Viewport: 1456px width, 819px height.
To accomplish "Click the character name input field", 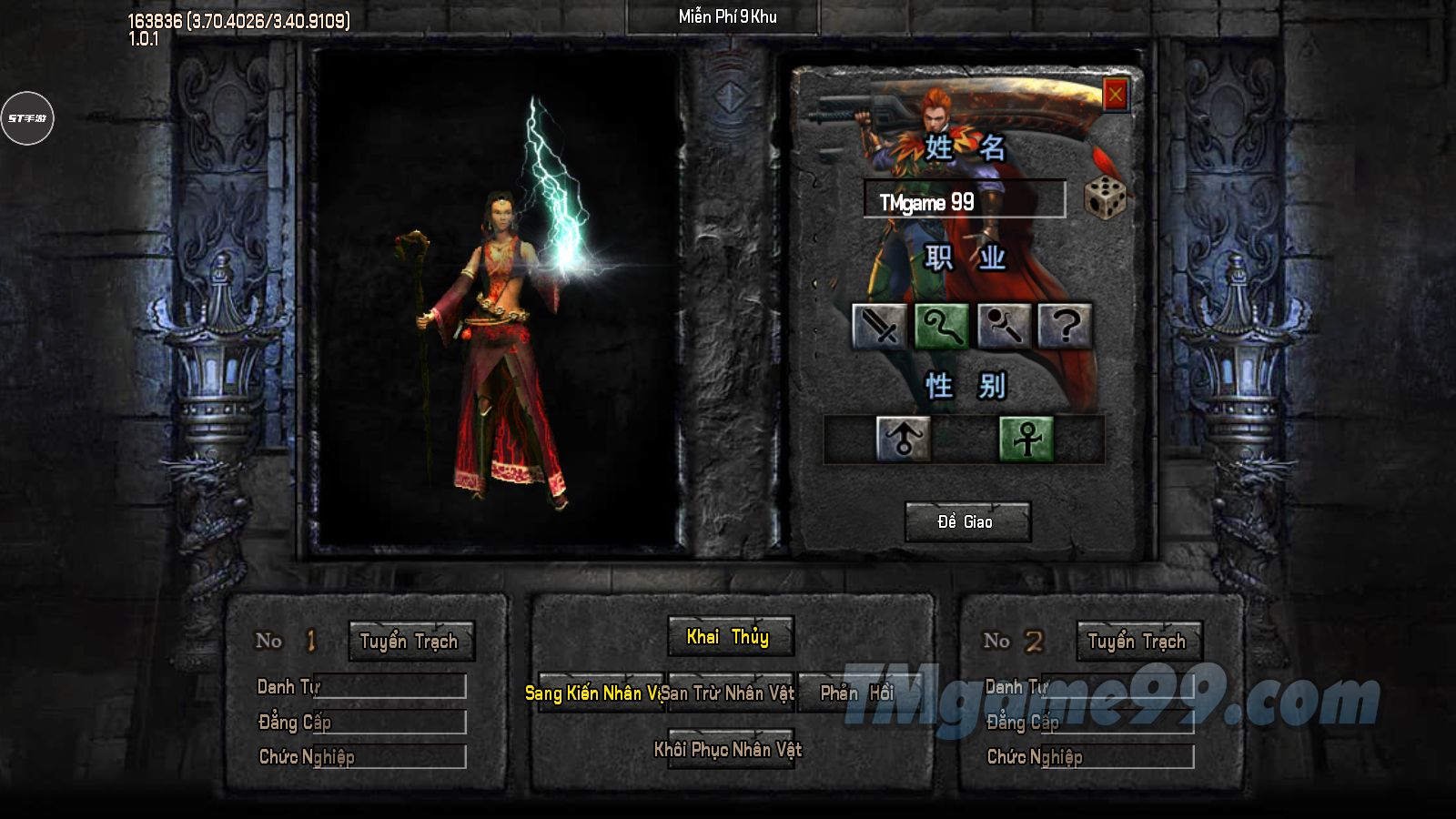I will pos(964,199).
